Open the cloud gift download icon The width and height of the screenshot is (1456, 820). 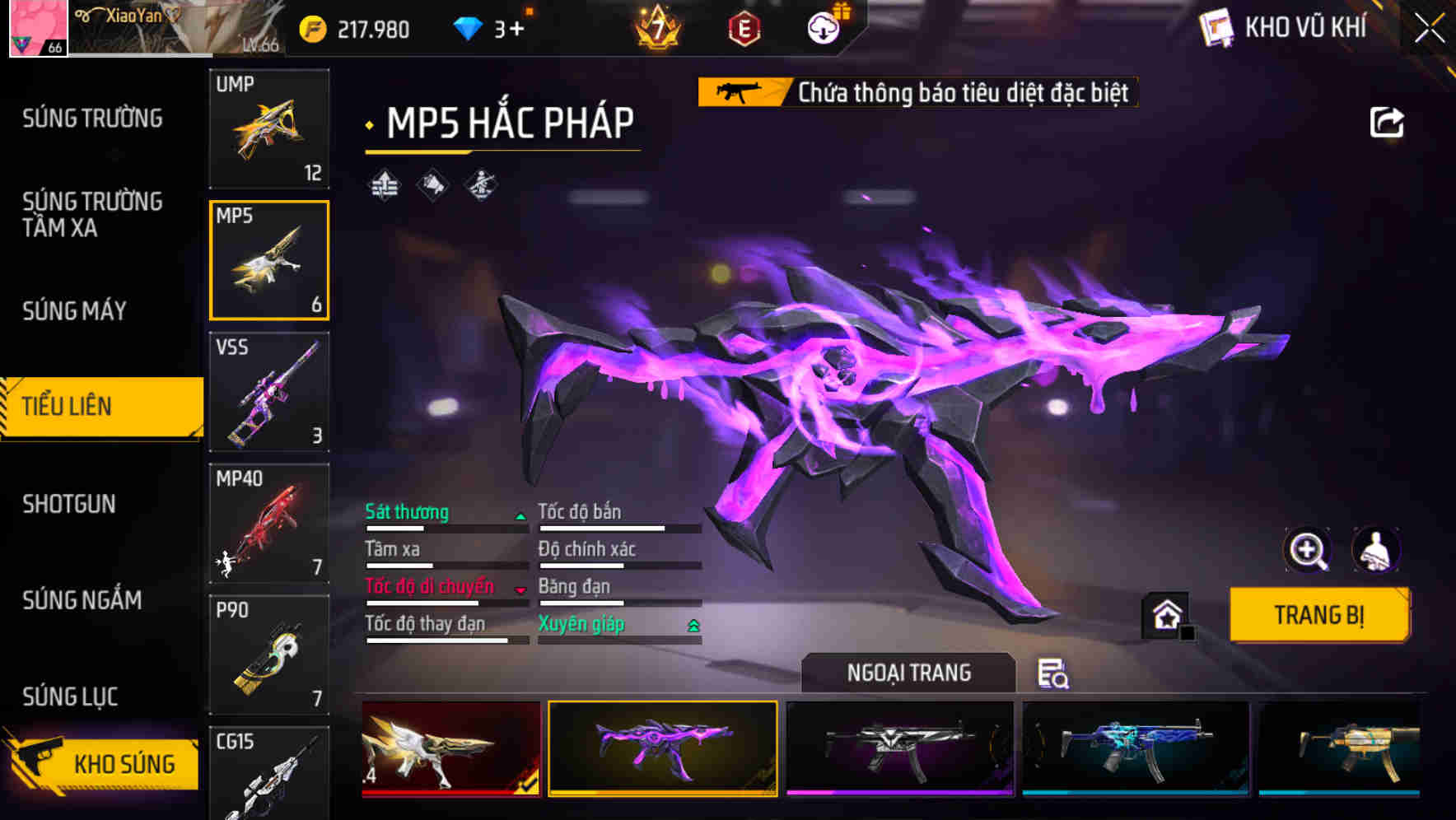(824, 27)
